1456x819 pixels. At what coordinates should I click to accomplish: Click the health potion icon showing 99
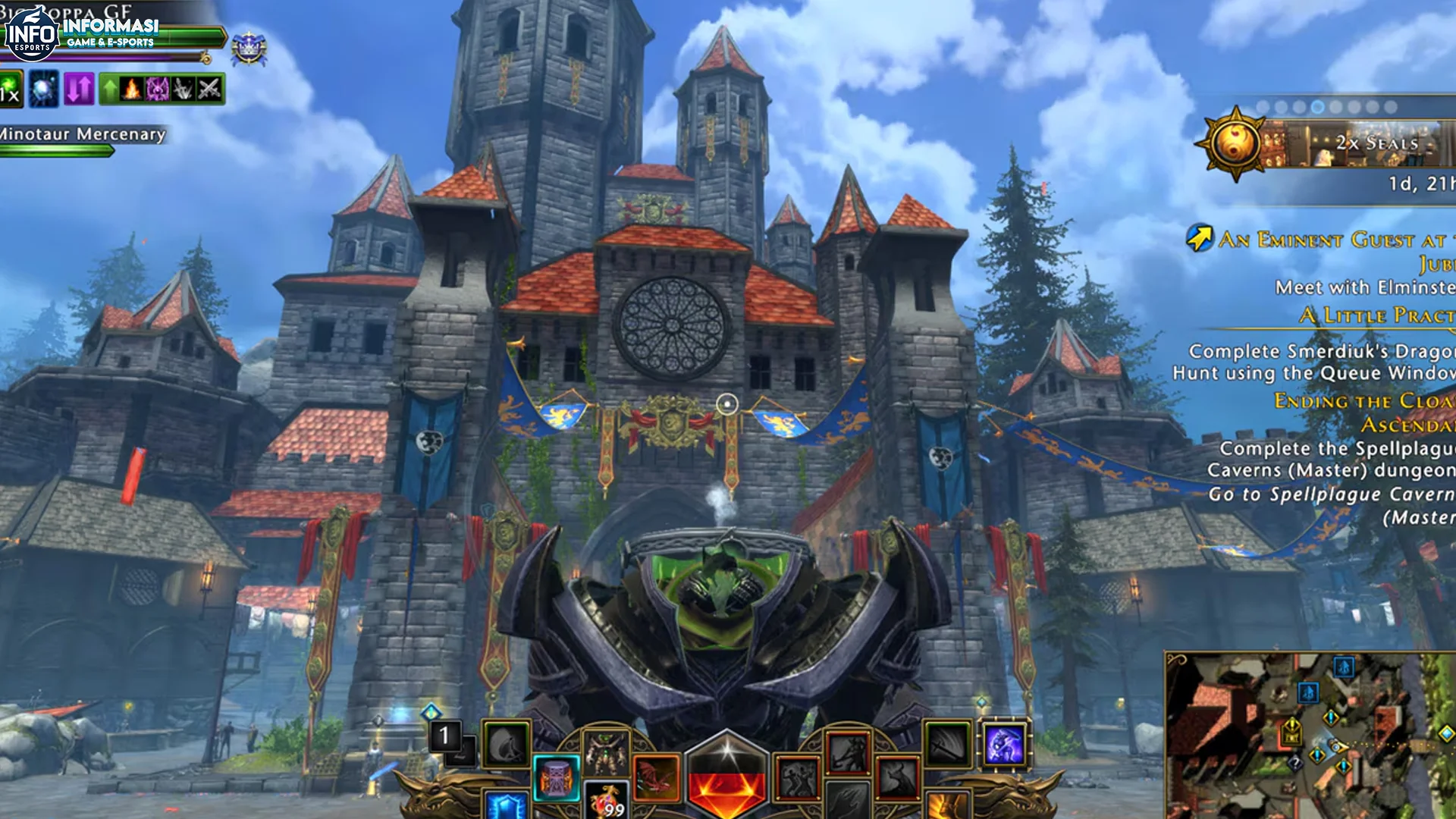(607, 800)
